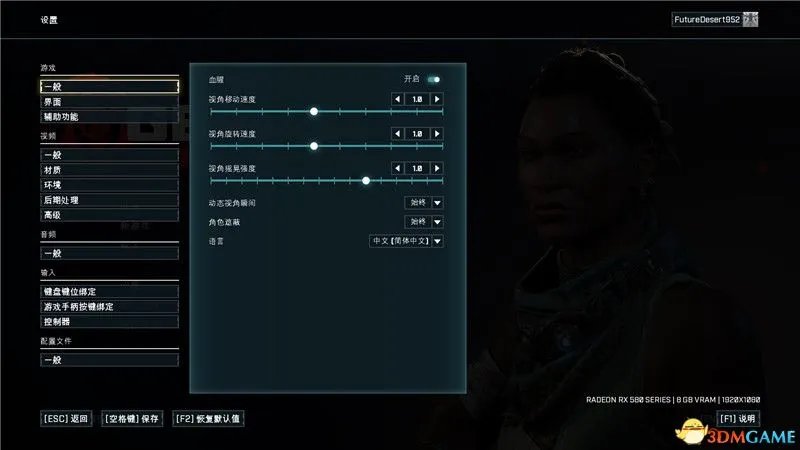
Task: Select the 高级 video settings
Action: click(108, 215)
